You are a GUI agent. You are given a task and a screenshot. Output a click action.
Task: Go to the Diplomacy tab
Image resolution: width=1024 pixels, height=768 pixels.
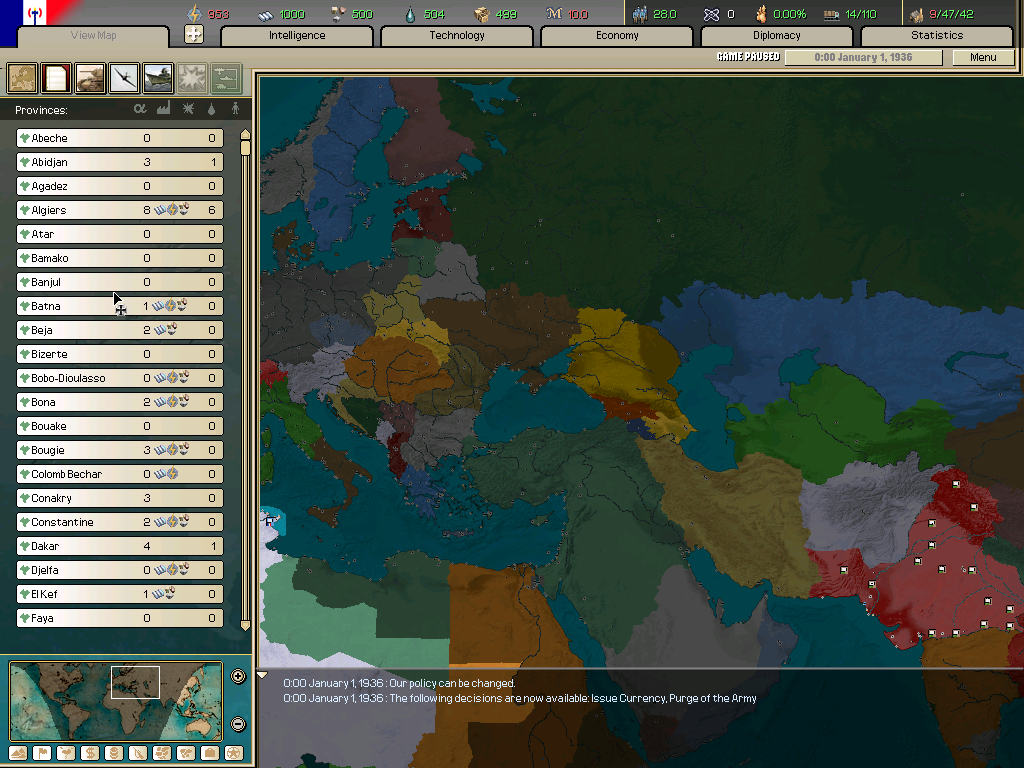pyautogui.click(x=777, y=36)
